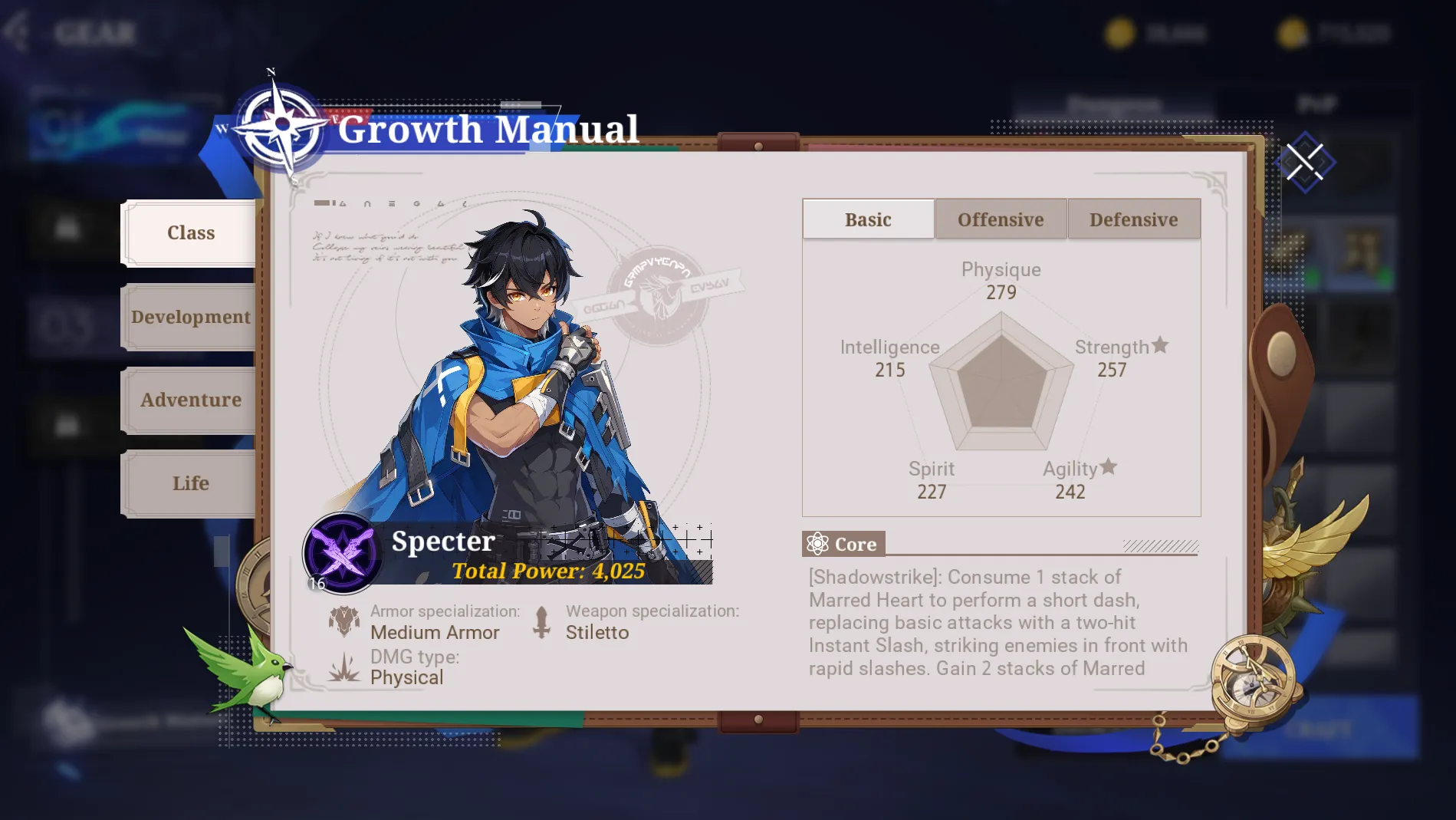Click the Specter class emblem icon
This screenshot has height=820, width=1456.
click(x=342, y=552)
